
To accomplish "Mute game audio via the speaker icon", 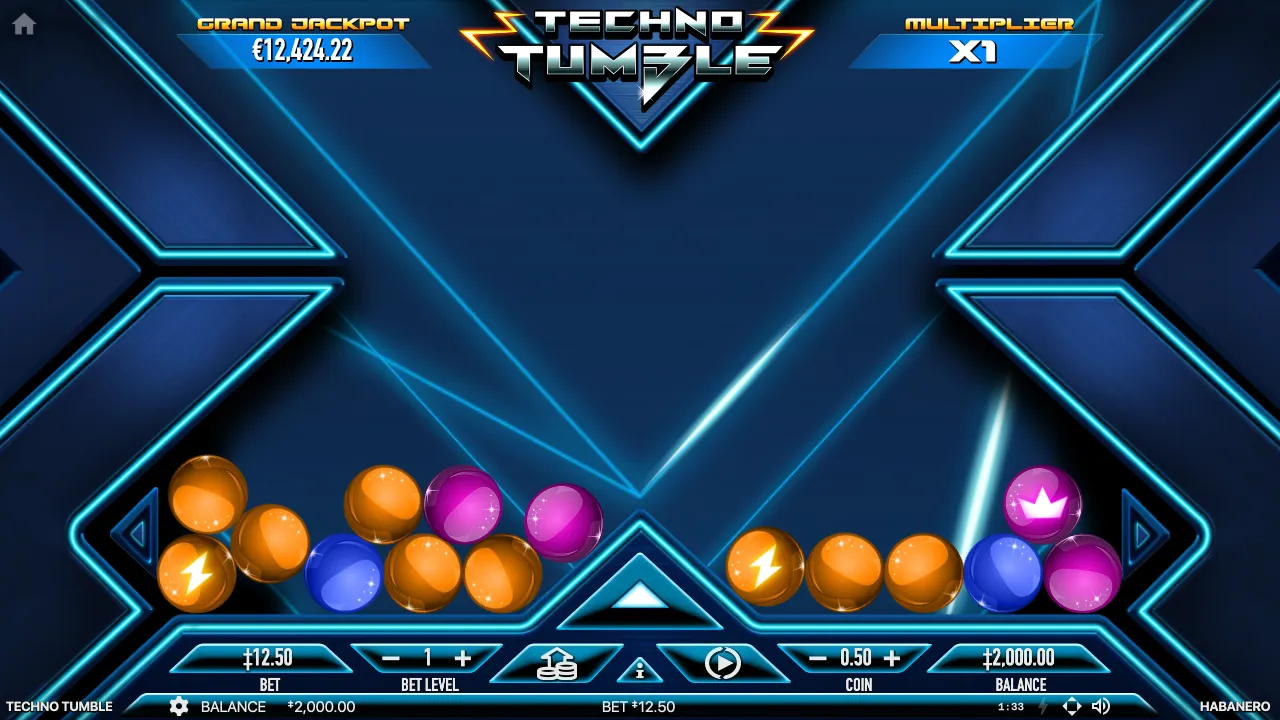I will (1102, 706).
